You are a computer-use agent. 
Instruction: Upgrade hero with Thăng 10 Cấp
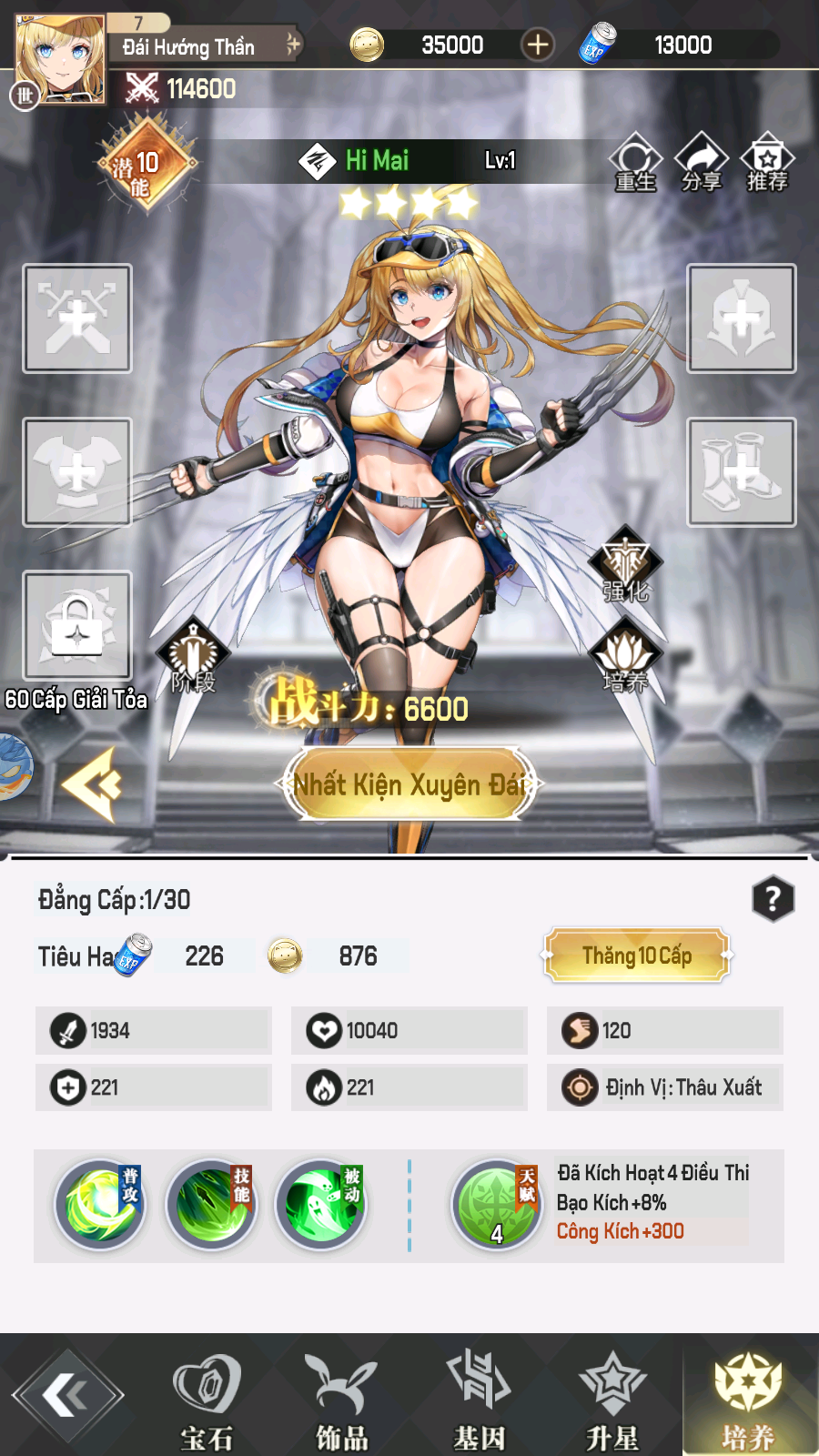coord(637,955)
